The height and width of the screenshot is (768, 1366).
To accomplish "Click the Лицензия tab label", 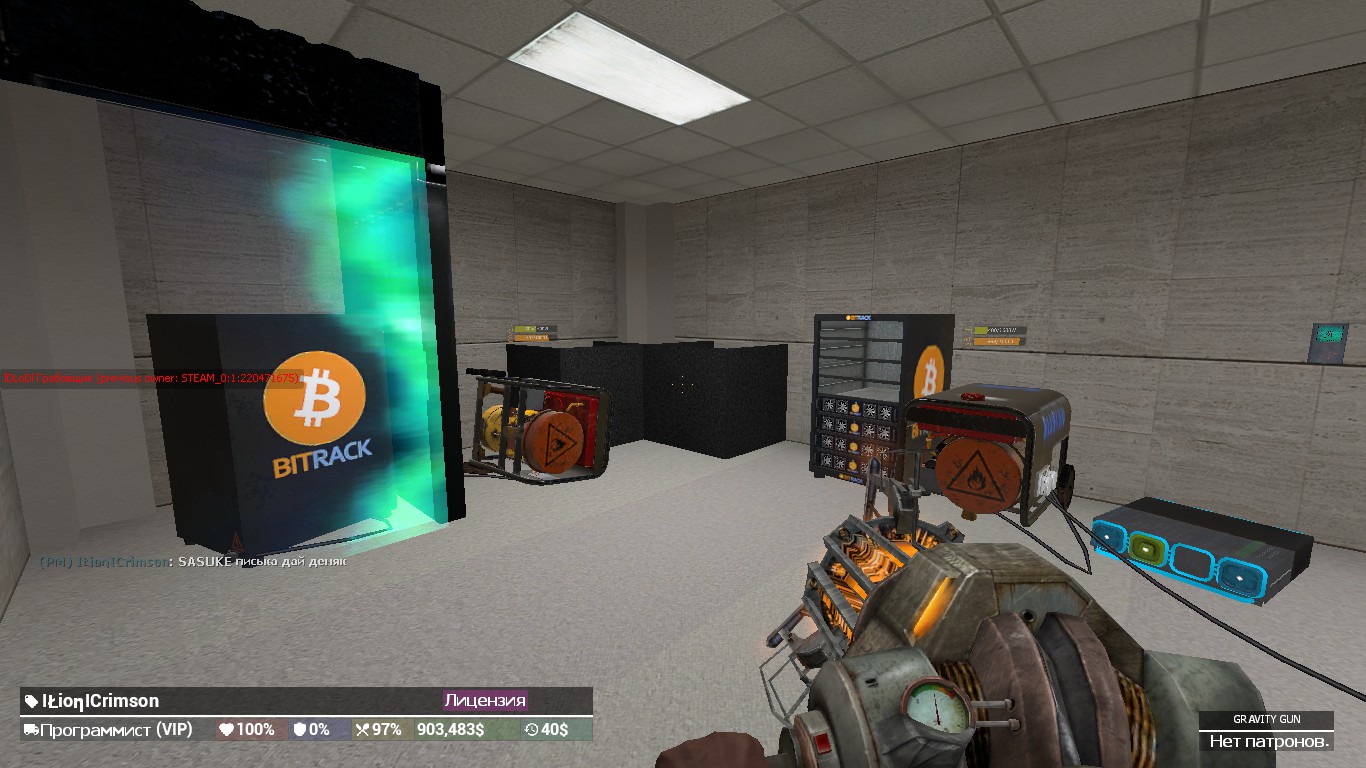I will point(483,700).
